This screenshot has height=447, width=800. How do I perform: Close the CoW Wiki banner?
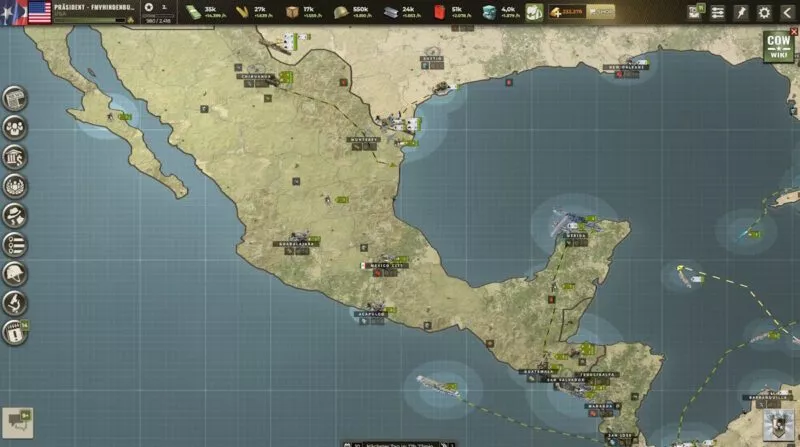click(x=794, y=32)
